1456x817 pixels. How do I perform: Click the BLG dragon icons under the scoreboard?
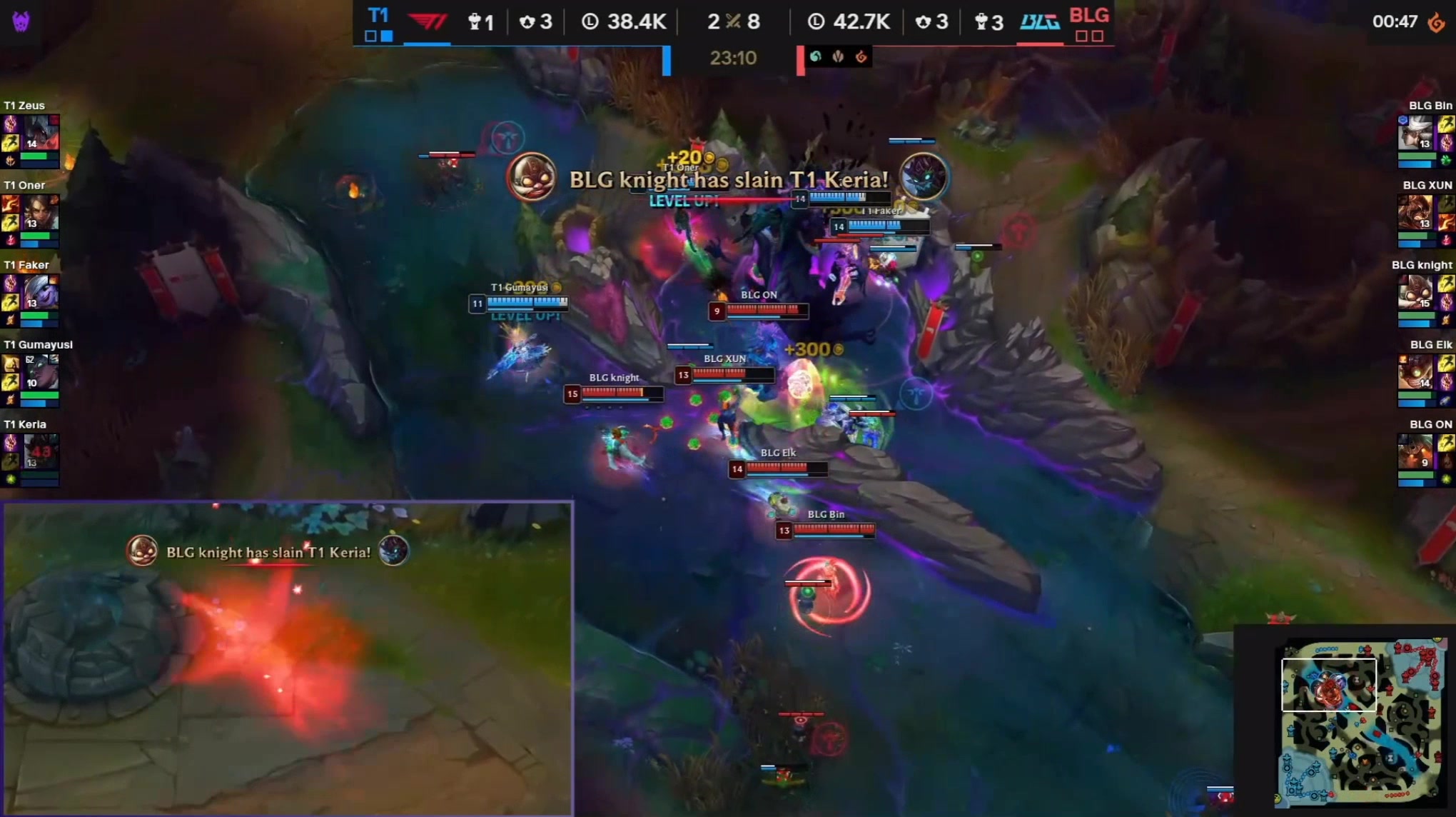click(x=838, y=56)
